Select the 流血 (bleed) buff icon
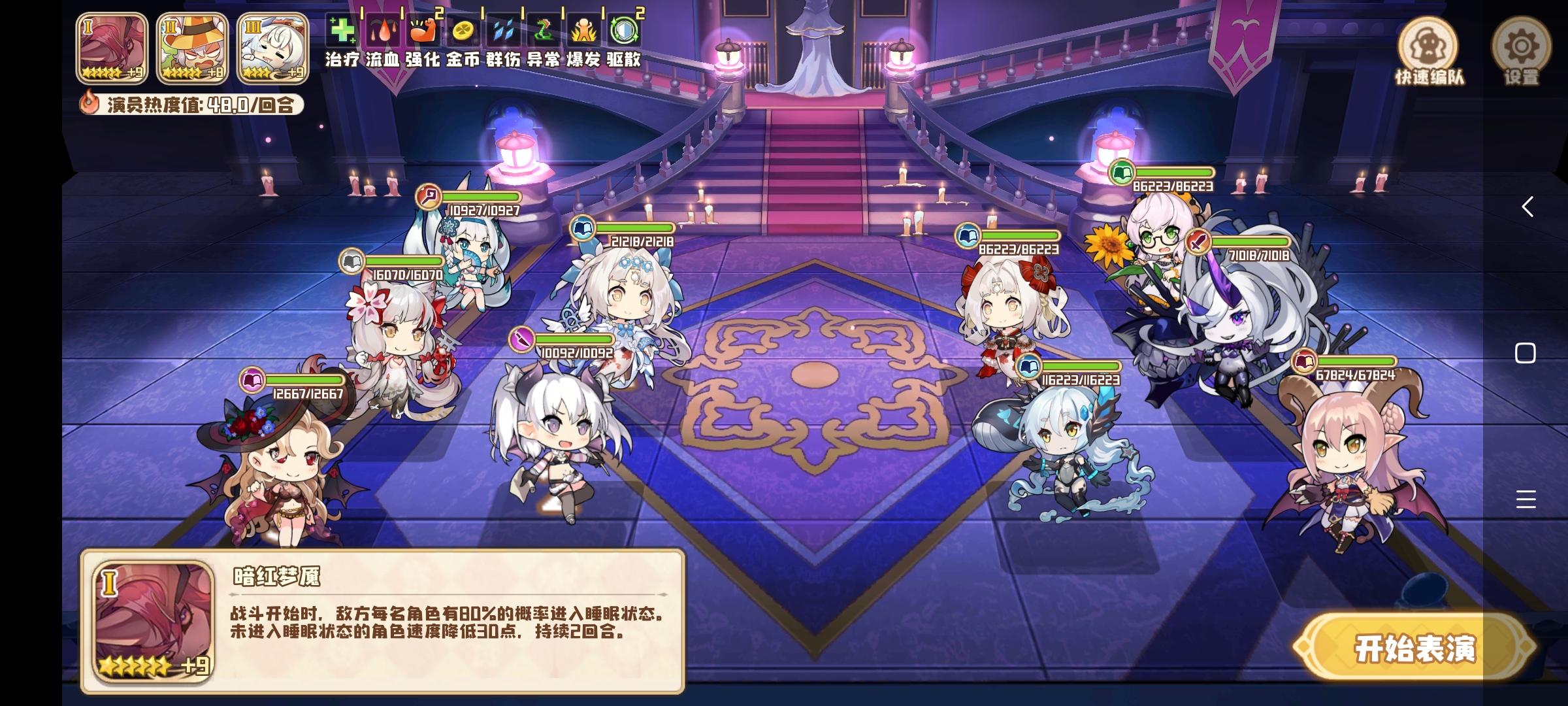 tap(384, 29)
